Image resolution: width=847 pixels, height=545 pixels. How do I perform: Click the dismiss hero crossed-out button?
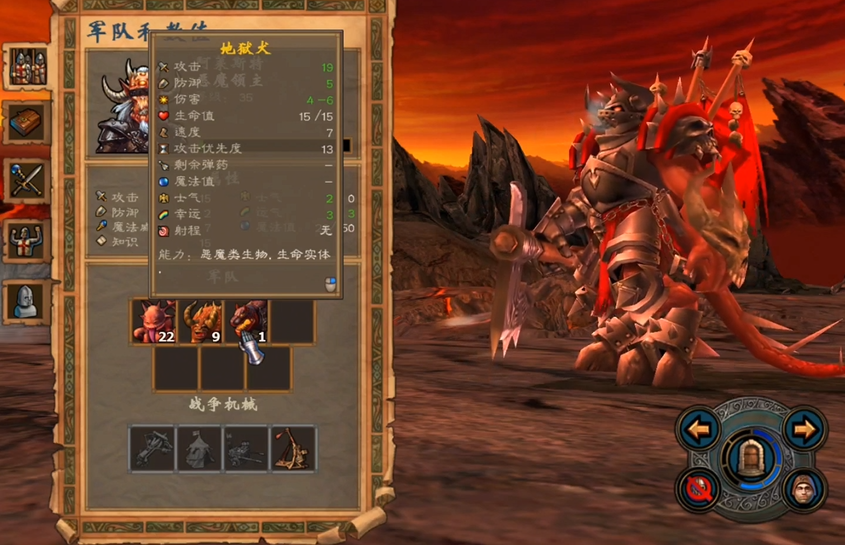pos(699,490)
